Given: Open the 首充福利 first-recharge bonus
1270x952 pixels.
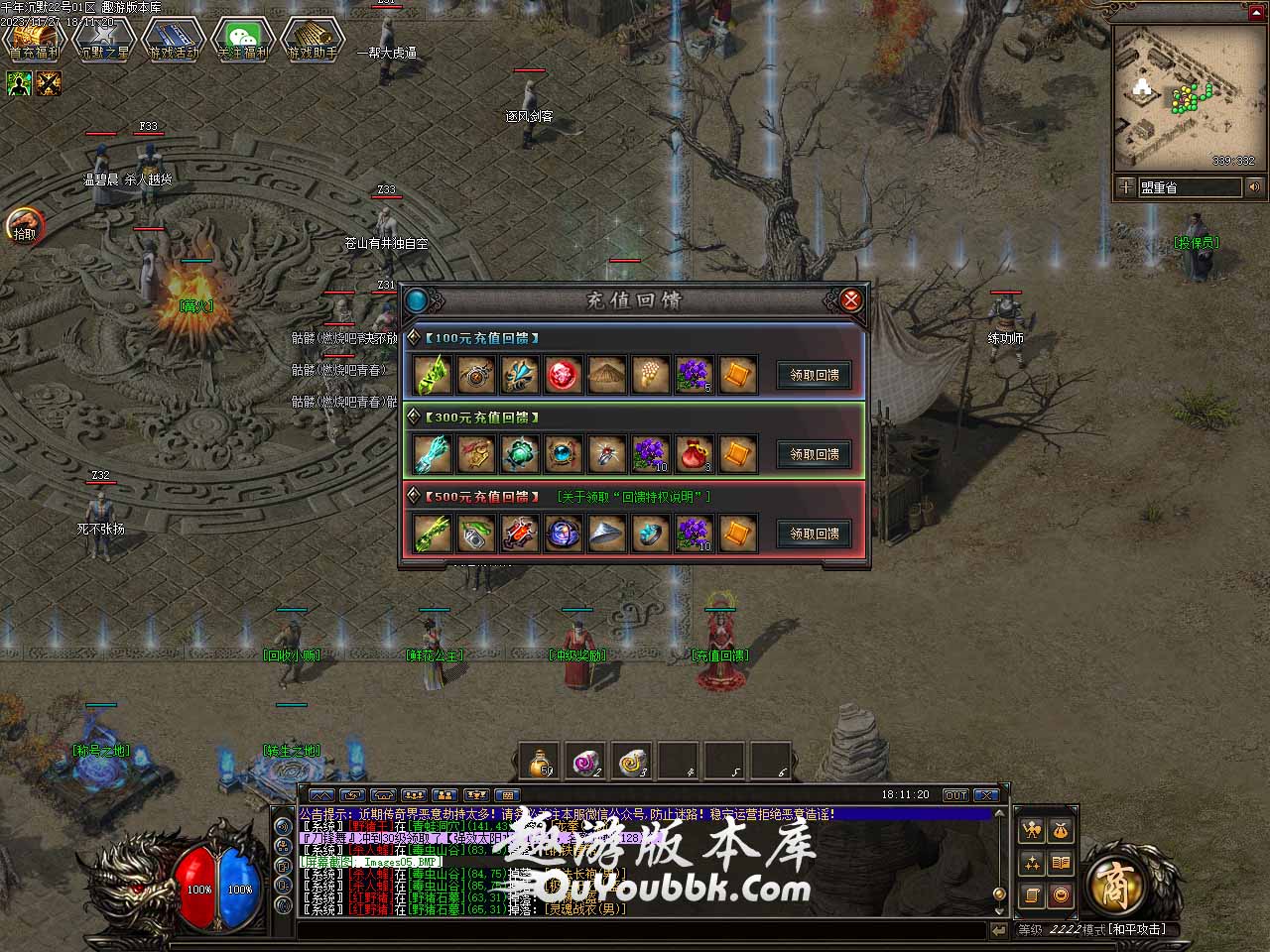Looking at the screenshot, I should (x=34, y=40).
